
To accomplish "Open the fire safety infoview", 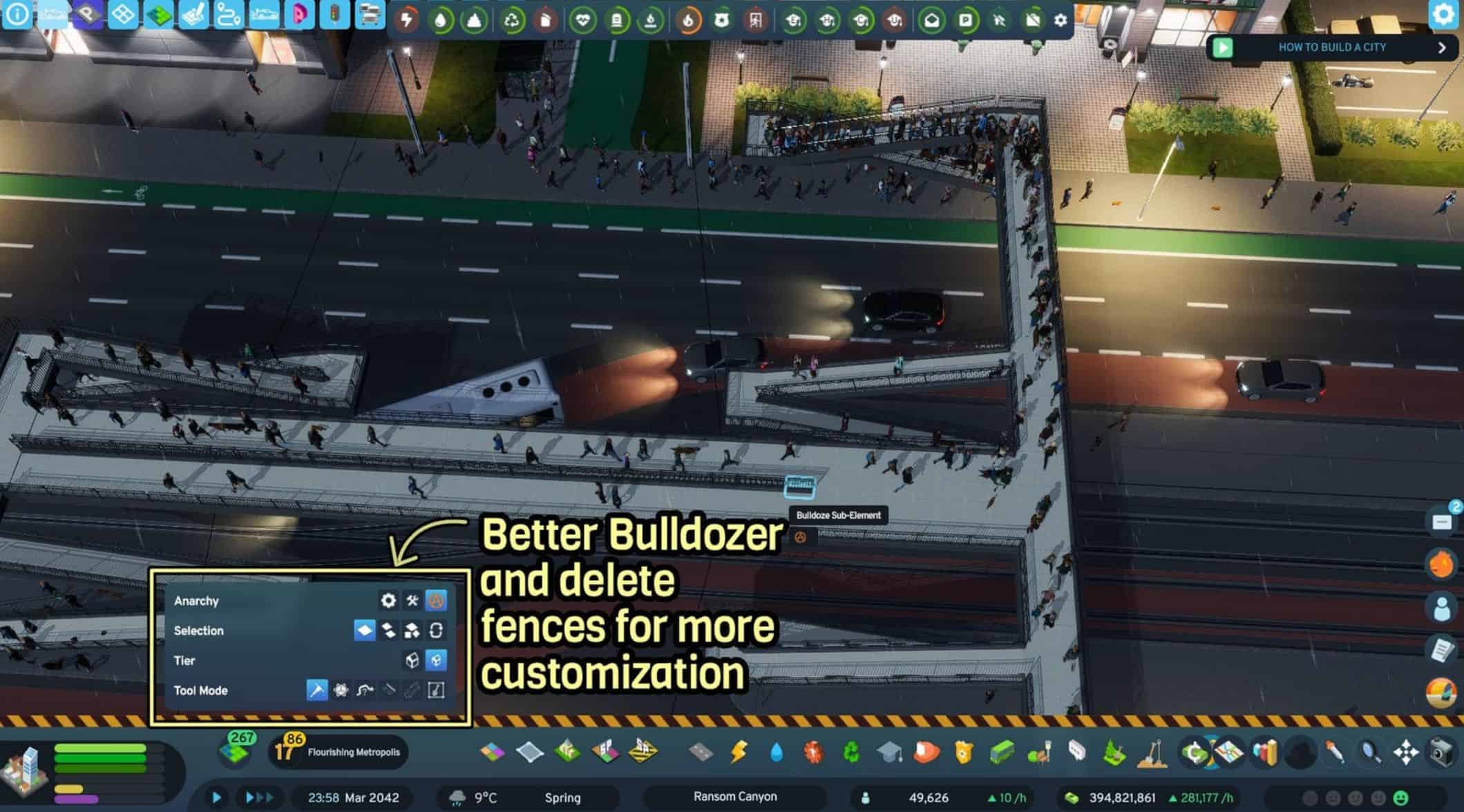I will tap(687, 21).
